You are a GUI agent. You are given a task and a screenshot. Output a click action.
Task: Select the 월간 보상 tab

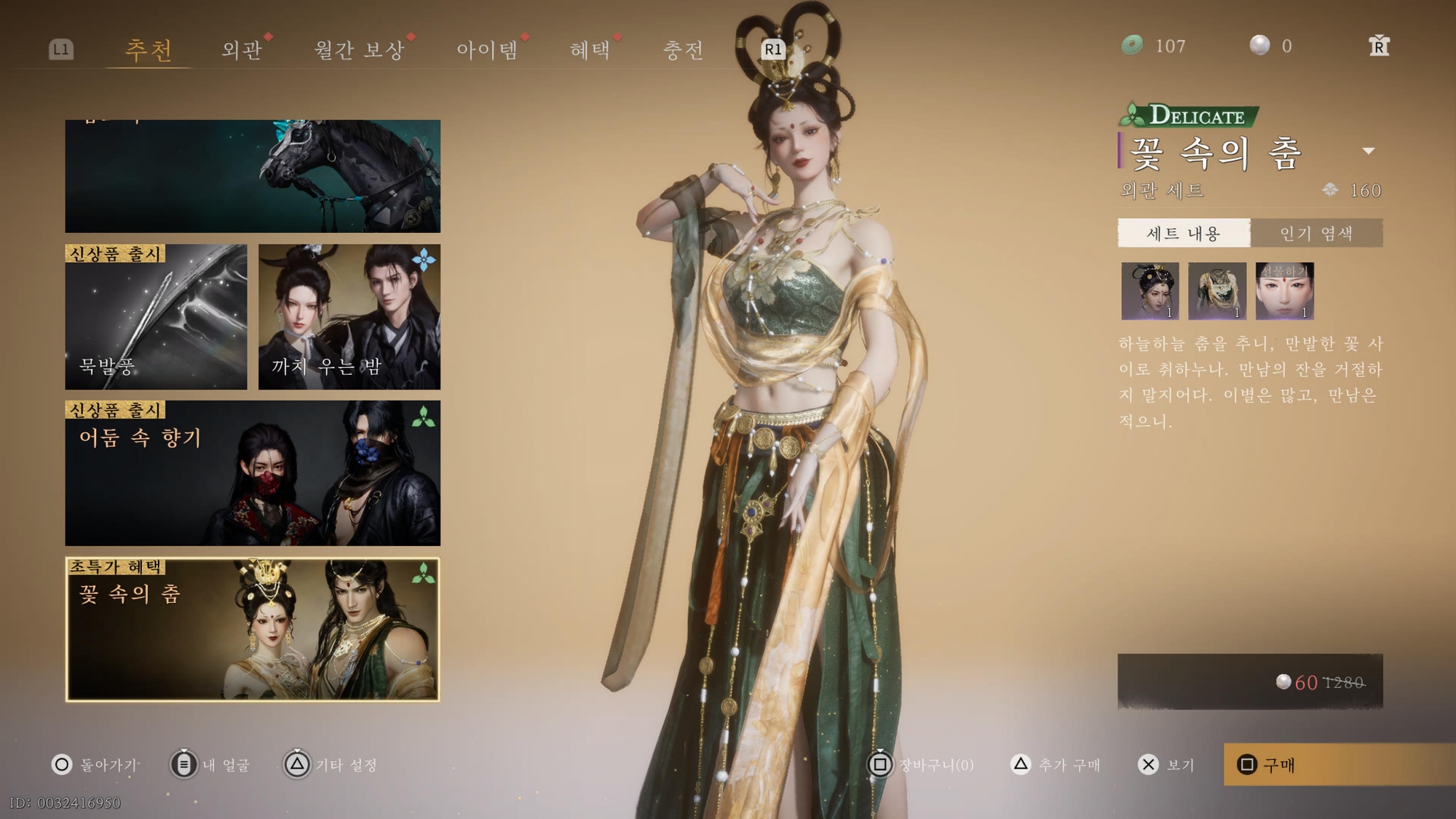pyautogui.click(x=359, y=50)
